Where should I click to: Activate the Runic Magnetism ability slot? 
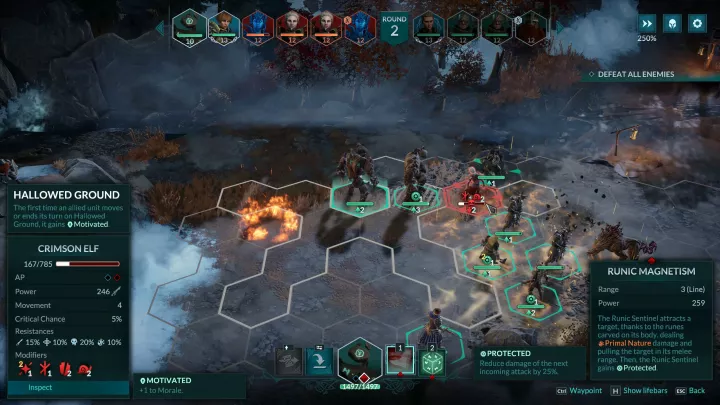[x=400, y=361]
